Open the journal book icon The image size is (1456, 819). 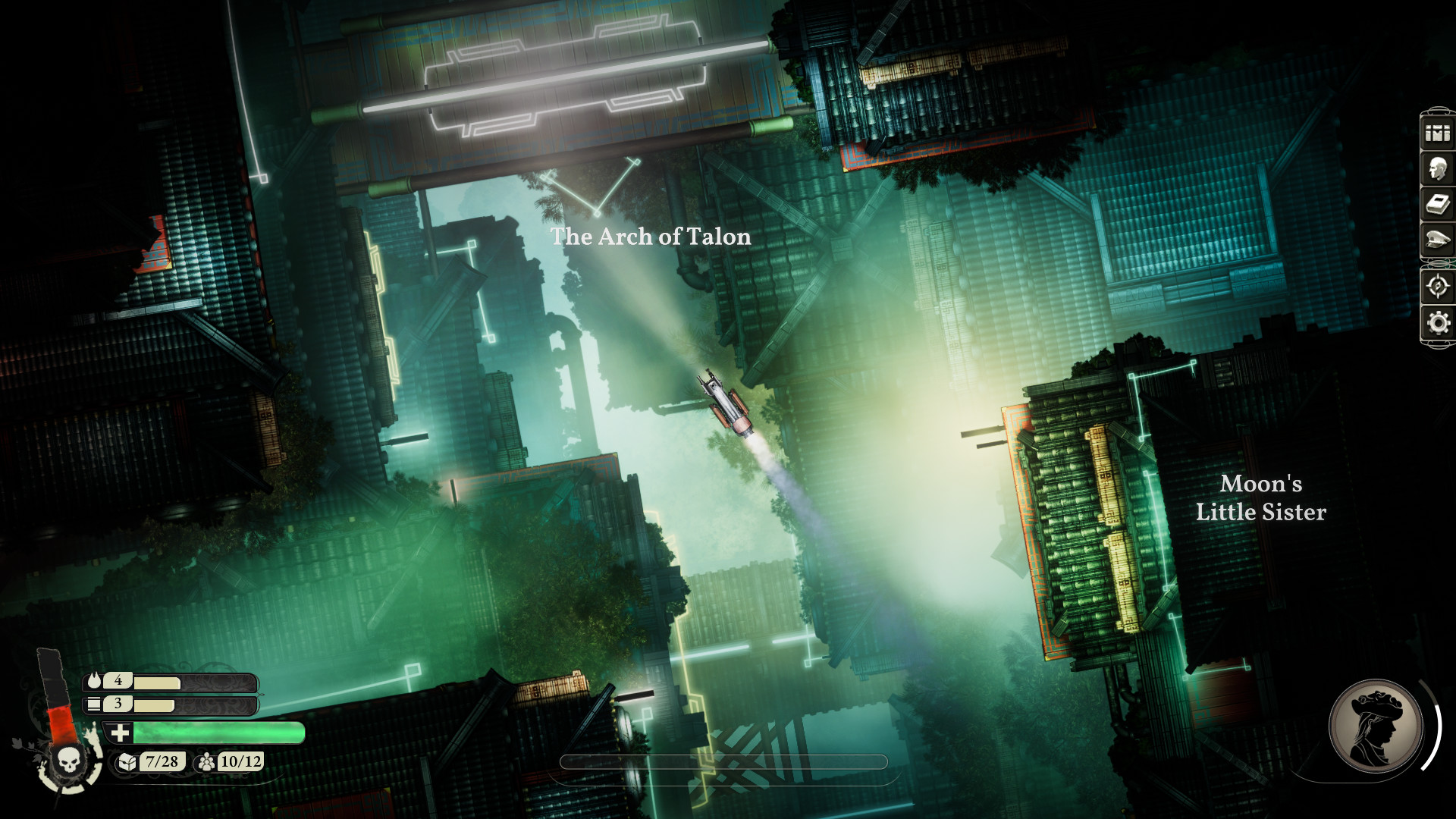click(1437, 205)
